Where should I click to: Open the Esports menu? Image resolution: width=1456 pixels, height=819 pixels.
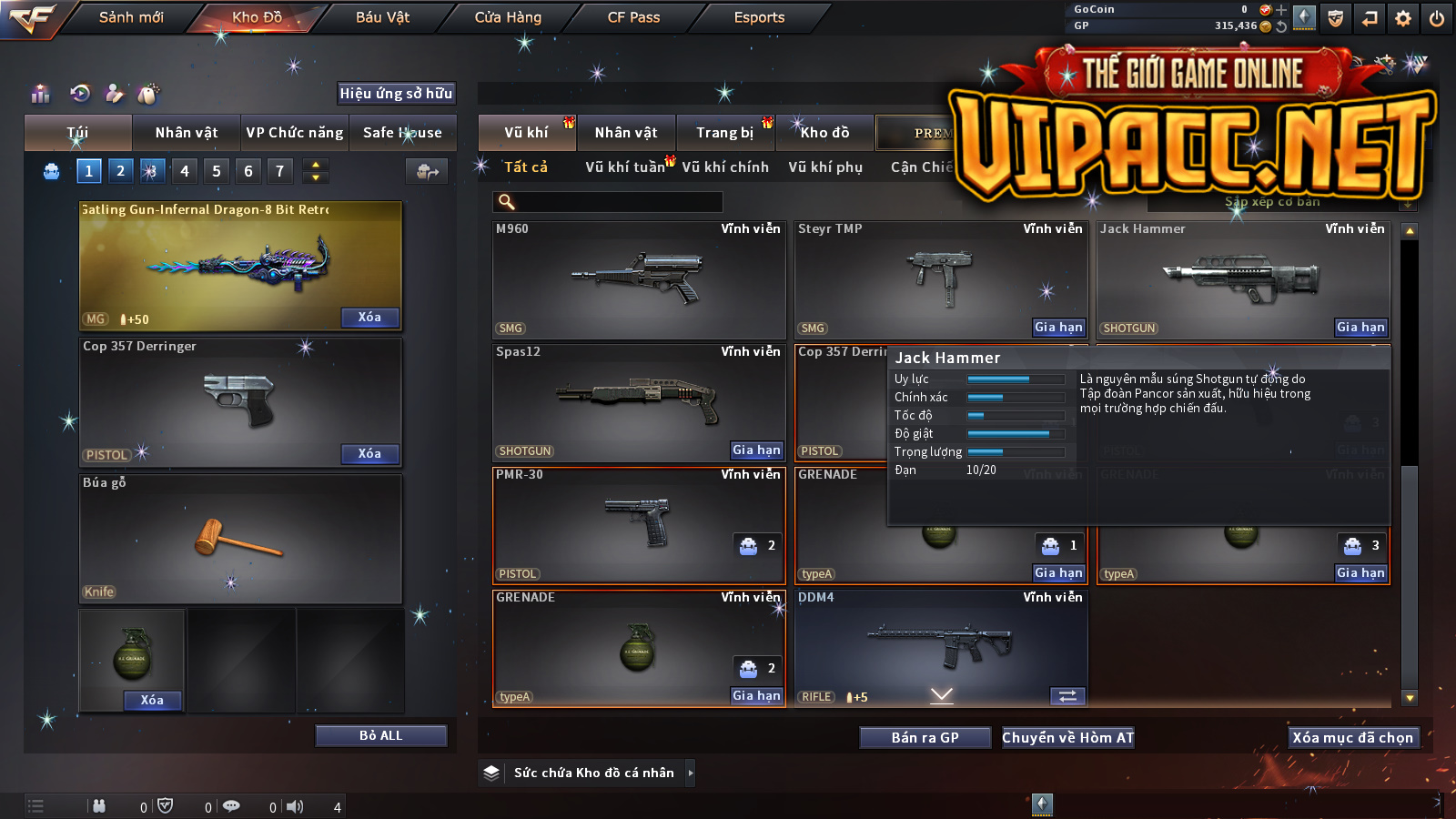[x=759, y=17]
